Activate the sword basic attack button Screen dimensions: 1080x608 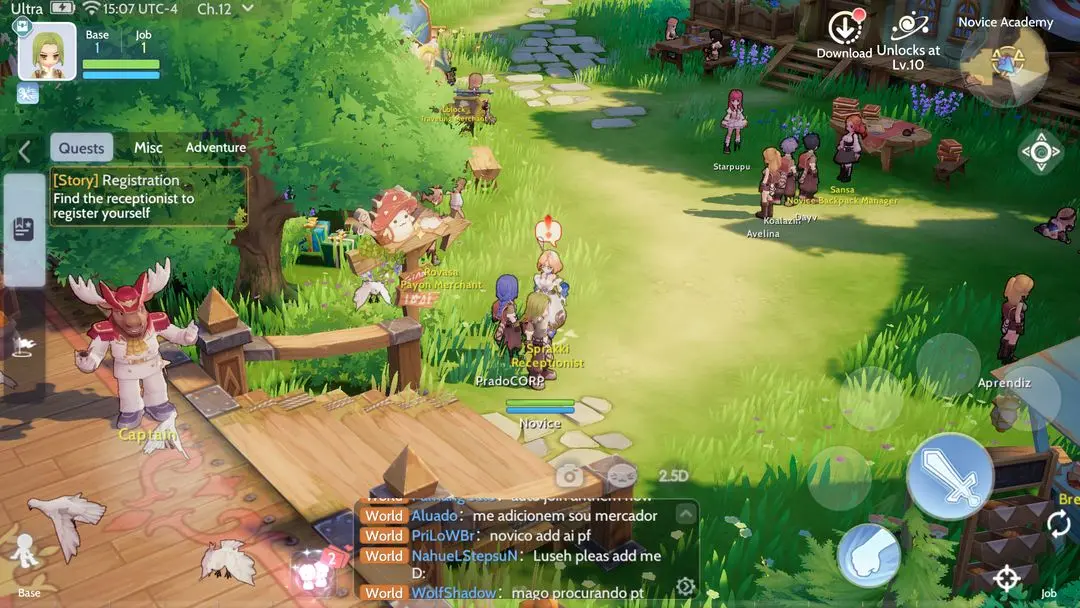(949, 476)
